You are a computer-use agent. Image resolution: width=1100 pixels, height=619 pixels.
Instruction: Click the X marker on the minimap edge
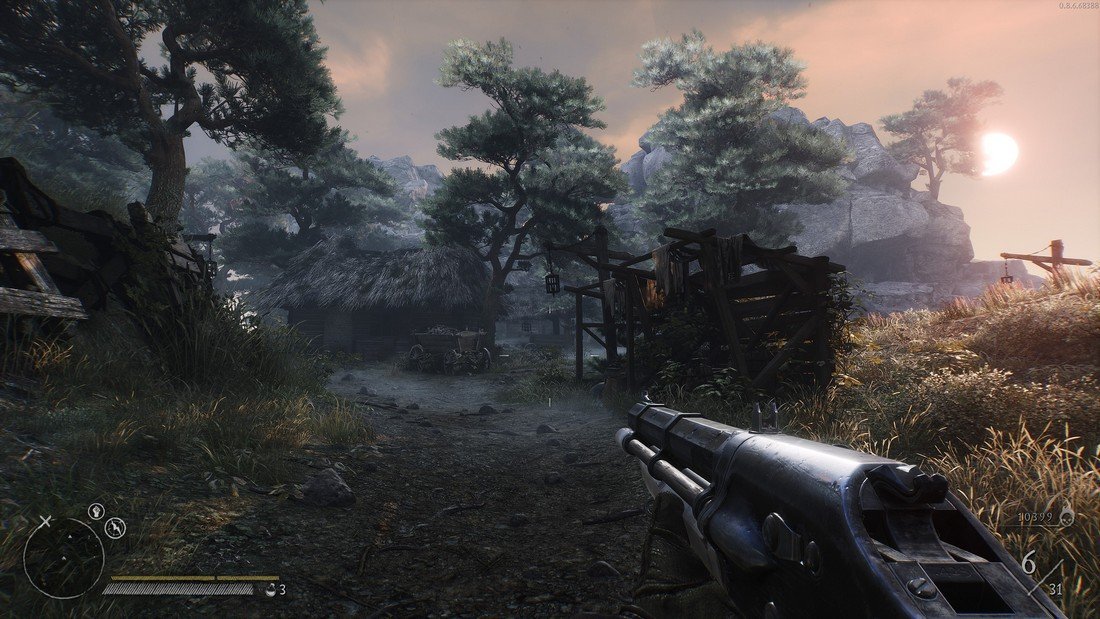click(45, 521)
